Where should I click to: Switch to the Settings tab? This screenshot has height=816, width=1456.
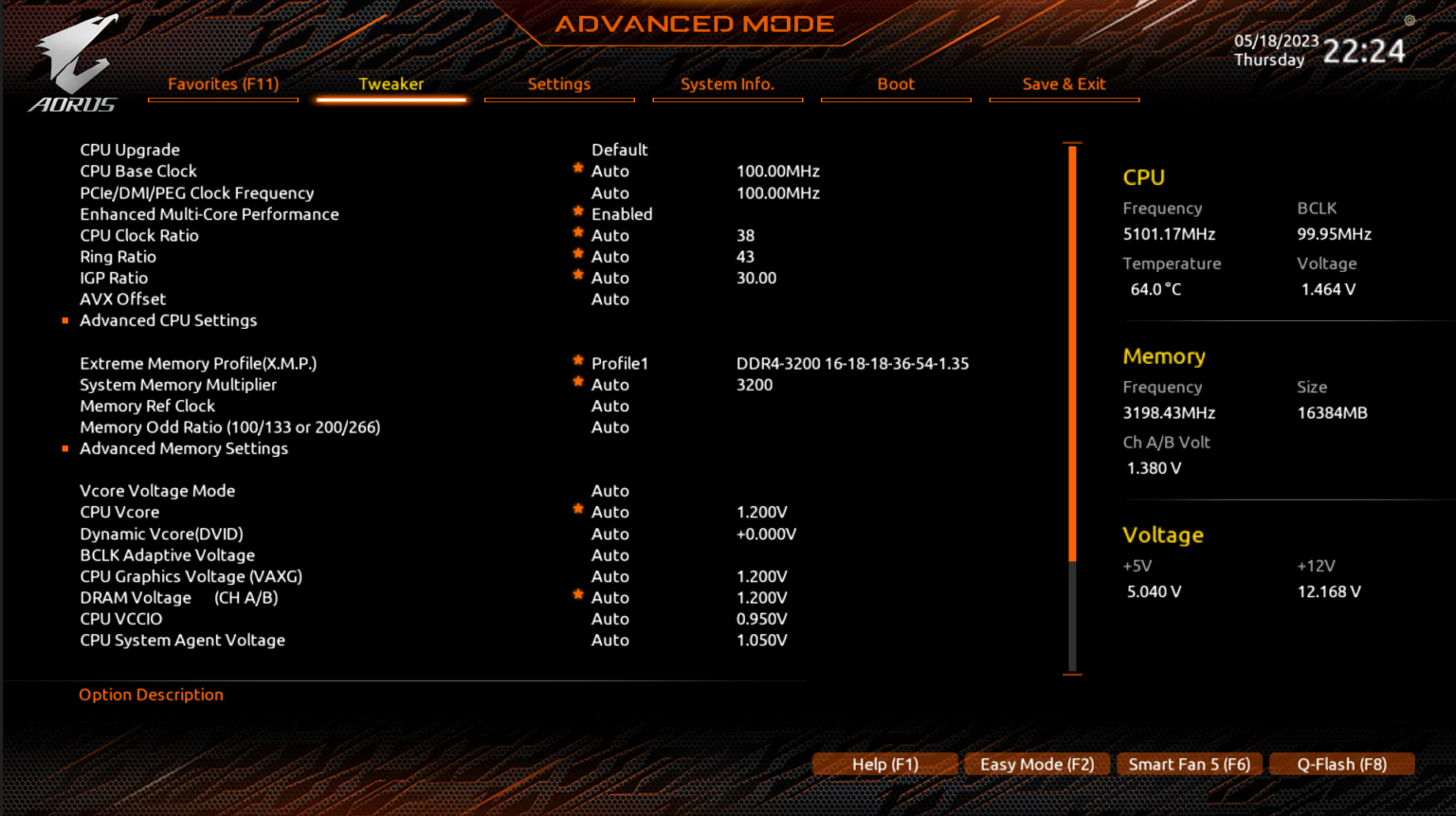pyautogui.click(x=559, y=83)
